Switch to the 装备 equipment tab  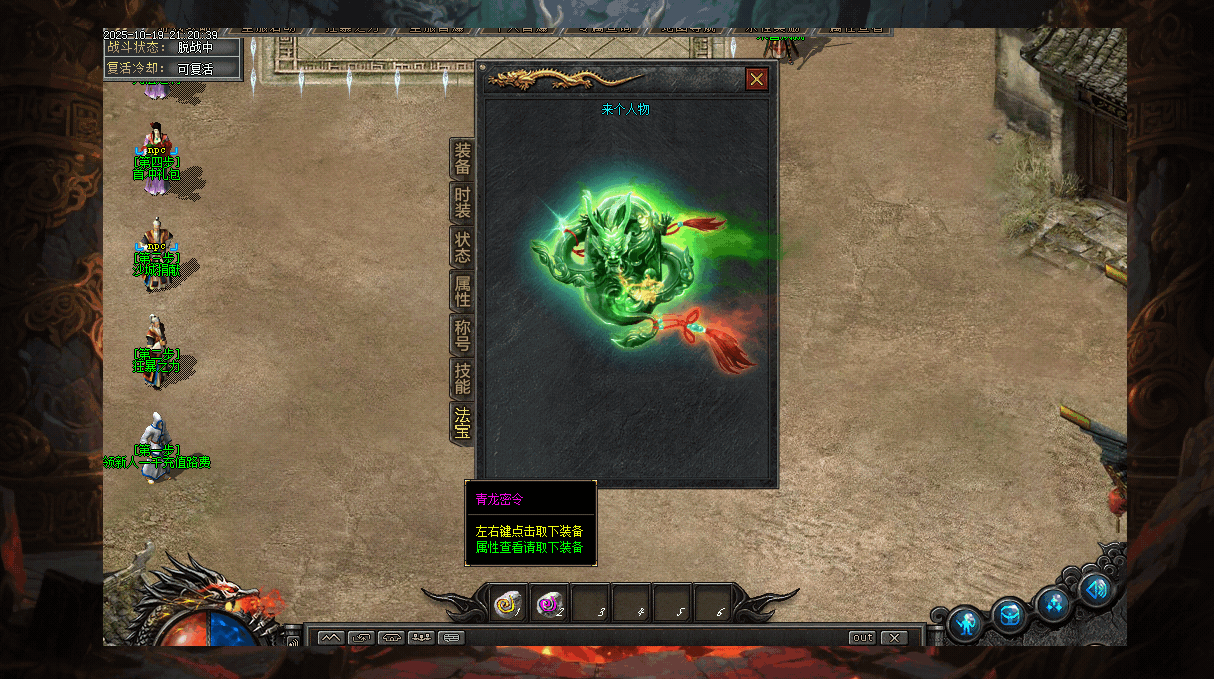coord(462,158)
